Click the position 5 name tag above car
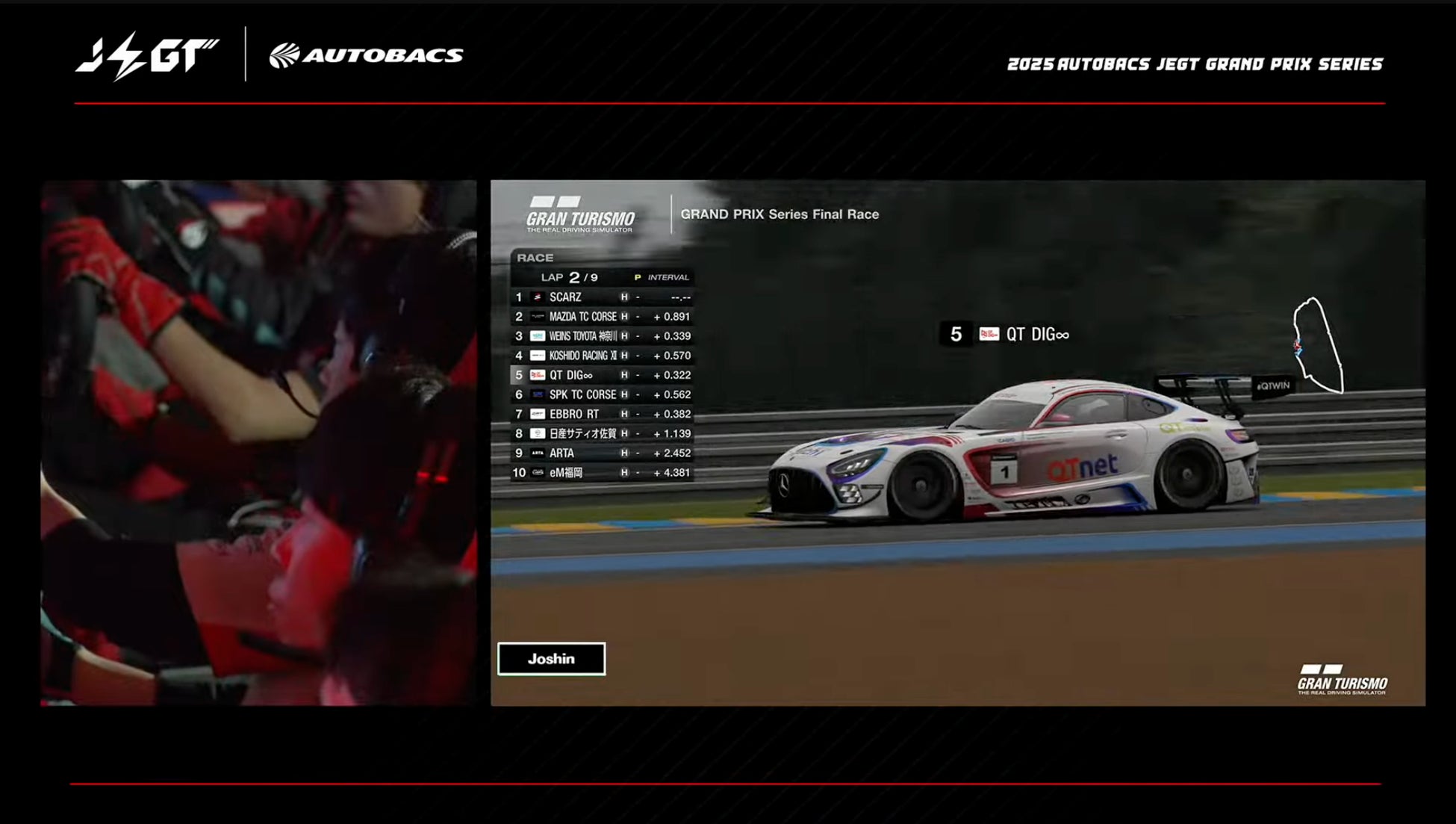 pos(1004,334)
